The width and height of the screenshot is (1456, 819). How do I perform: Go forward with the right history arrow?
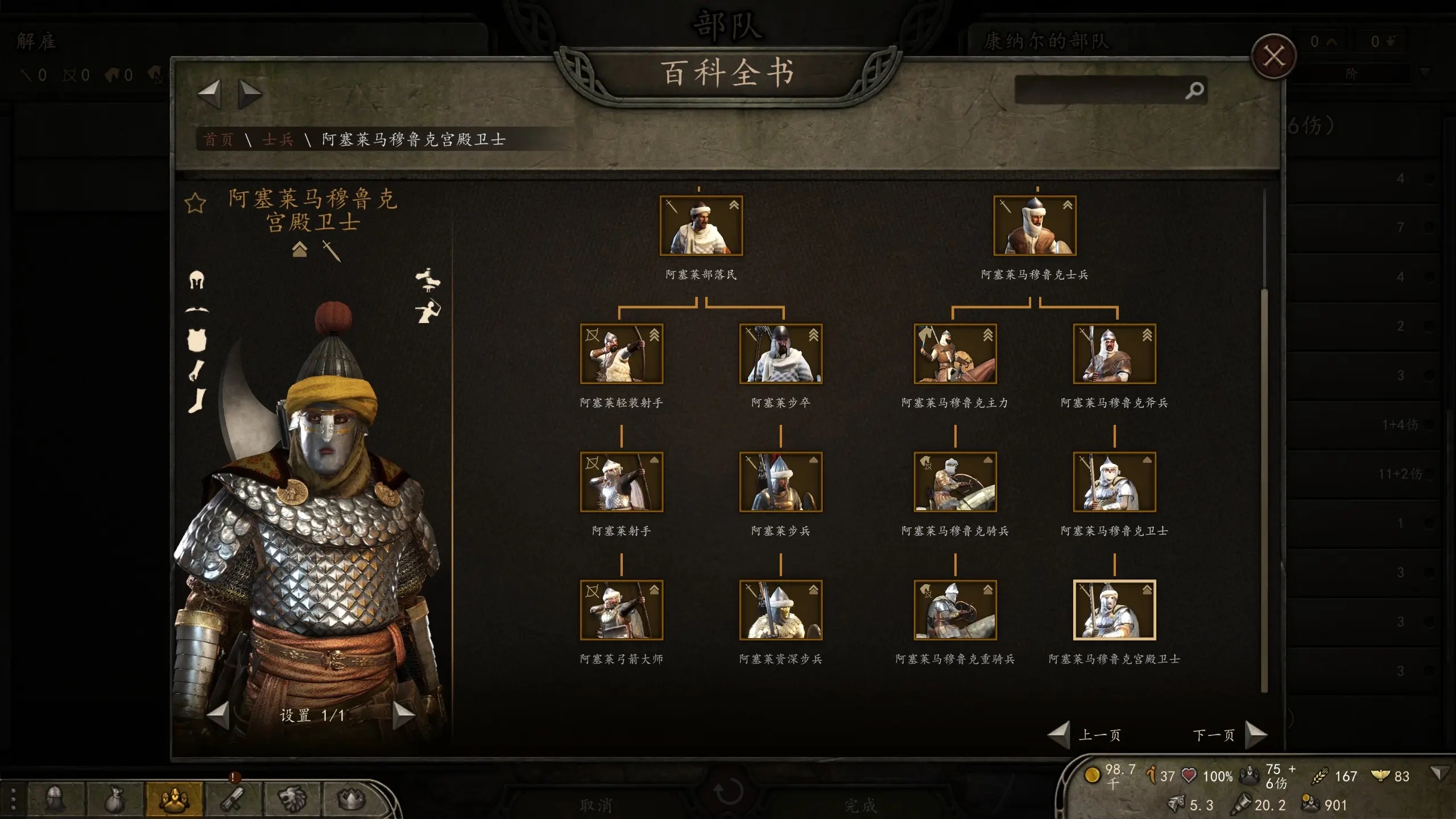pos(250,94)
